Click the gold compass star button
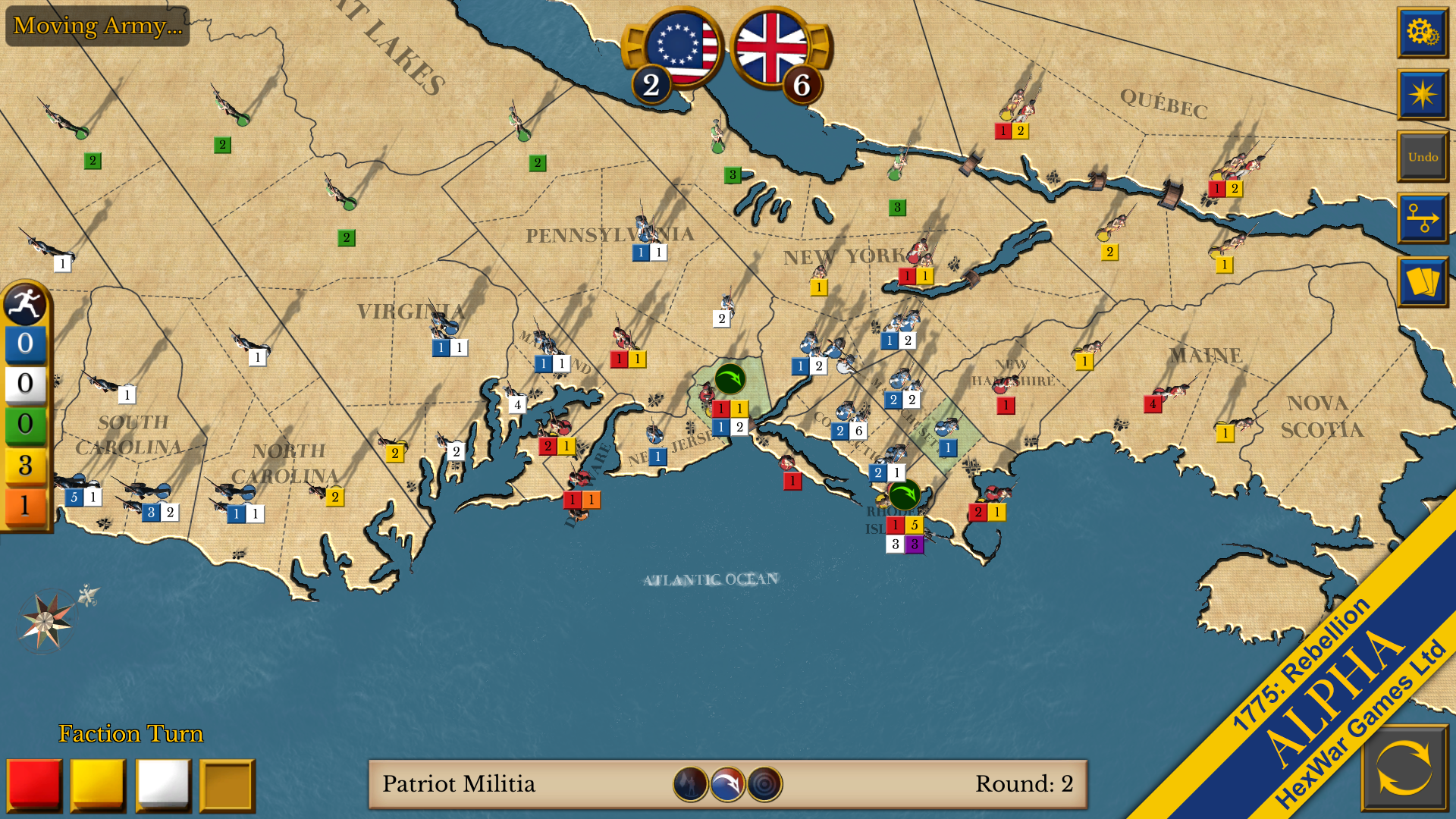Screen dimensions: 1456x819 click(1422, 95)
